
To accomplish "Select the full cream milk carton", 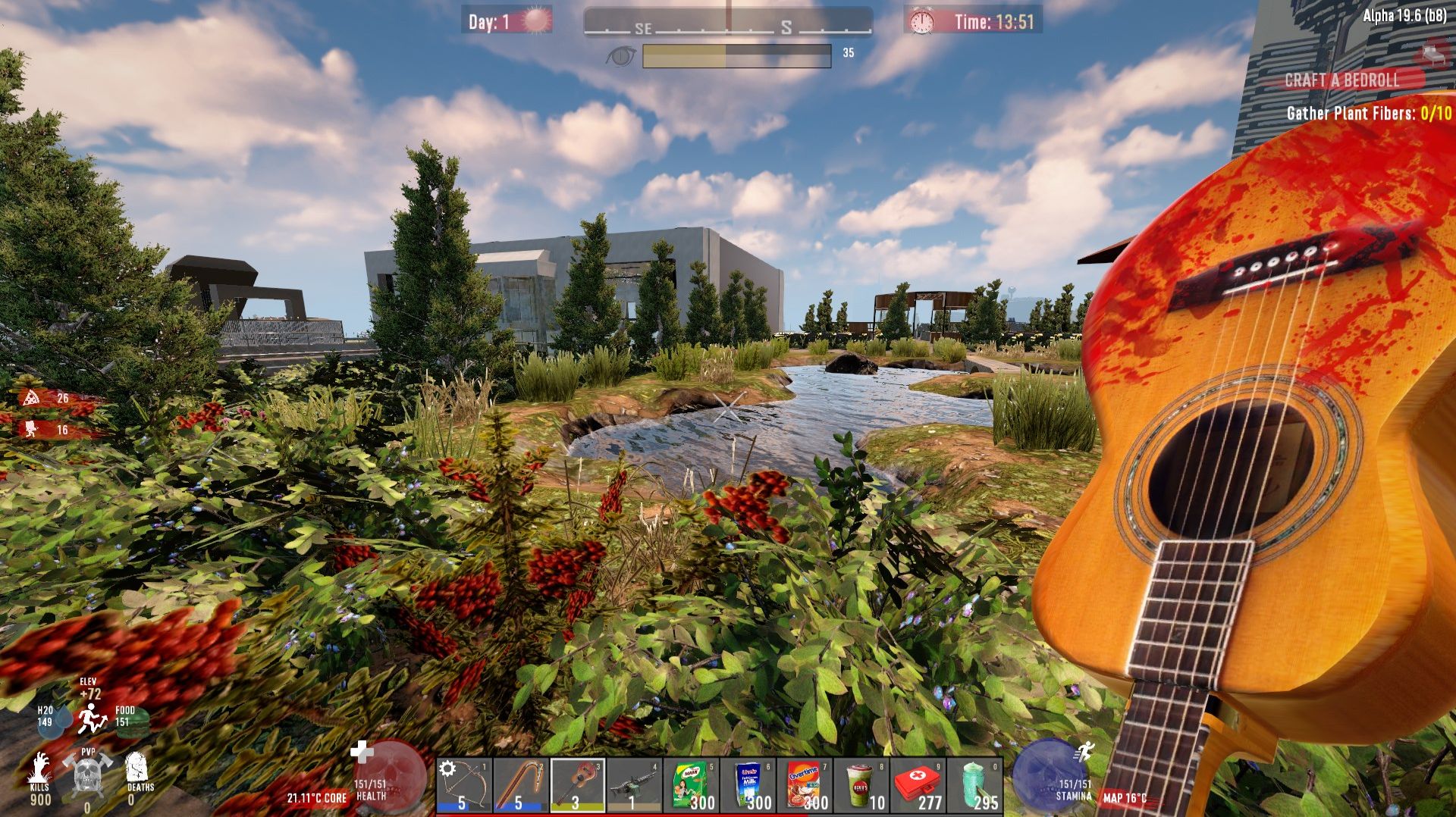I will [748, 785].
